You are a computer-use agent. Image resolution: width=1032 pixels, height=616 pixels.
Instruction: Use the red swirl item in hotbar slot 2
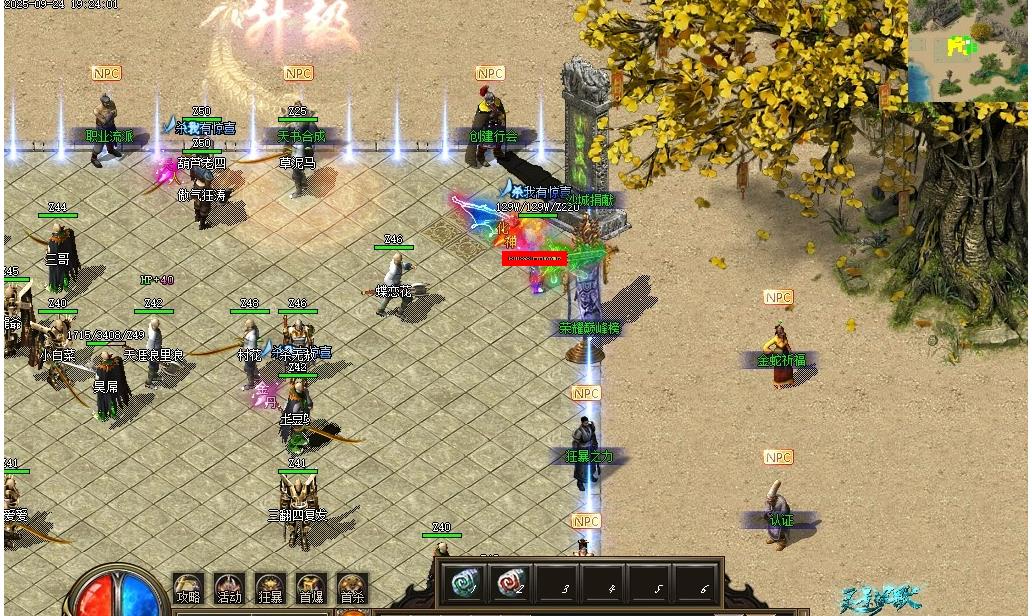(510, 582)
